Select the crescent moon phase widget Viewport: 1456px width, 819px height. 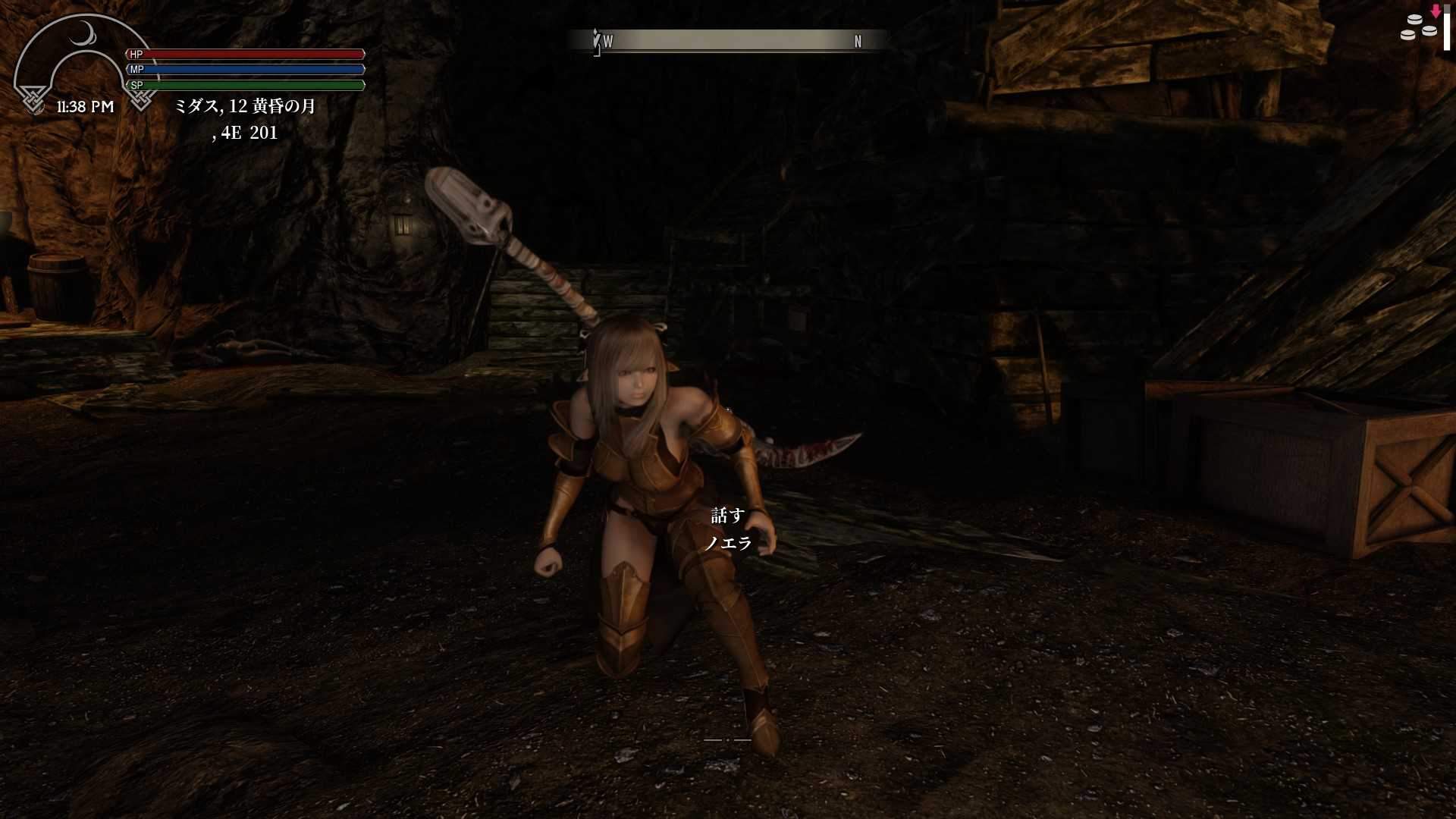83,34
